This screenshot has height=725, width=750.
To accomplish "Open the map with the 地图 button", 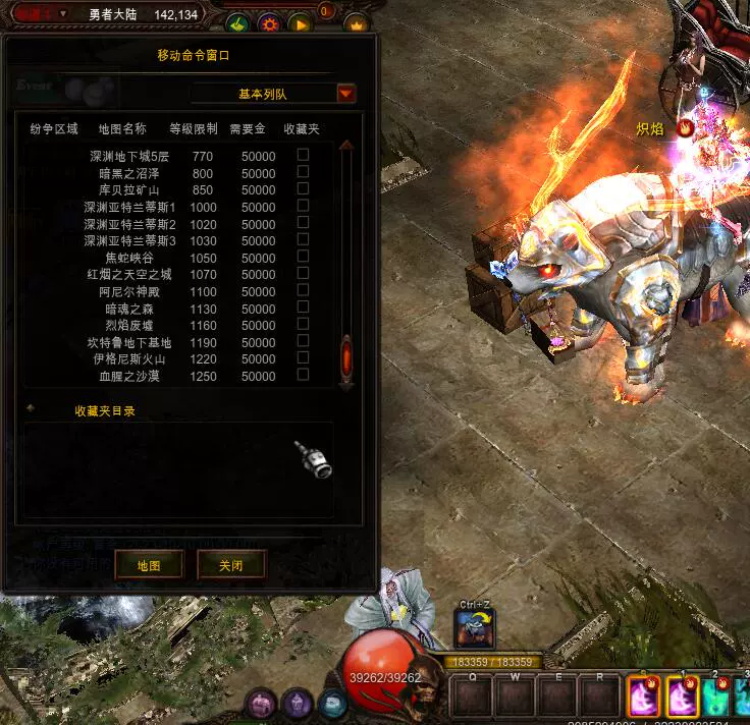I will point(148,565).
